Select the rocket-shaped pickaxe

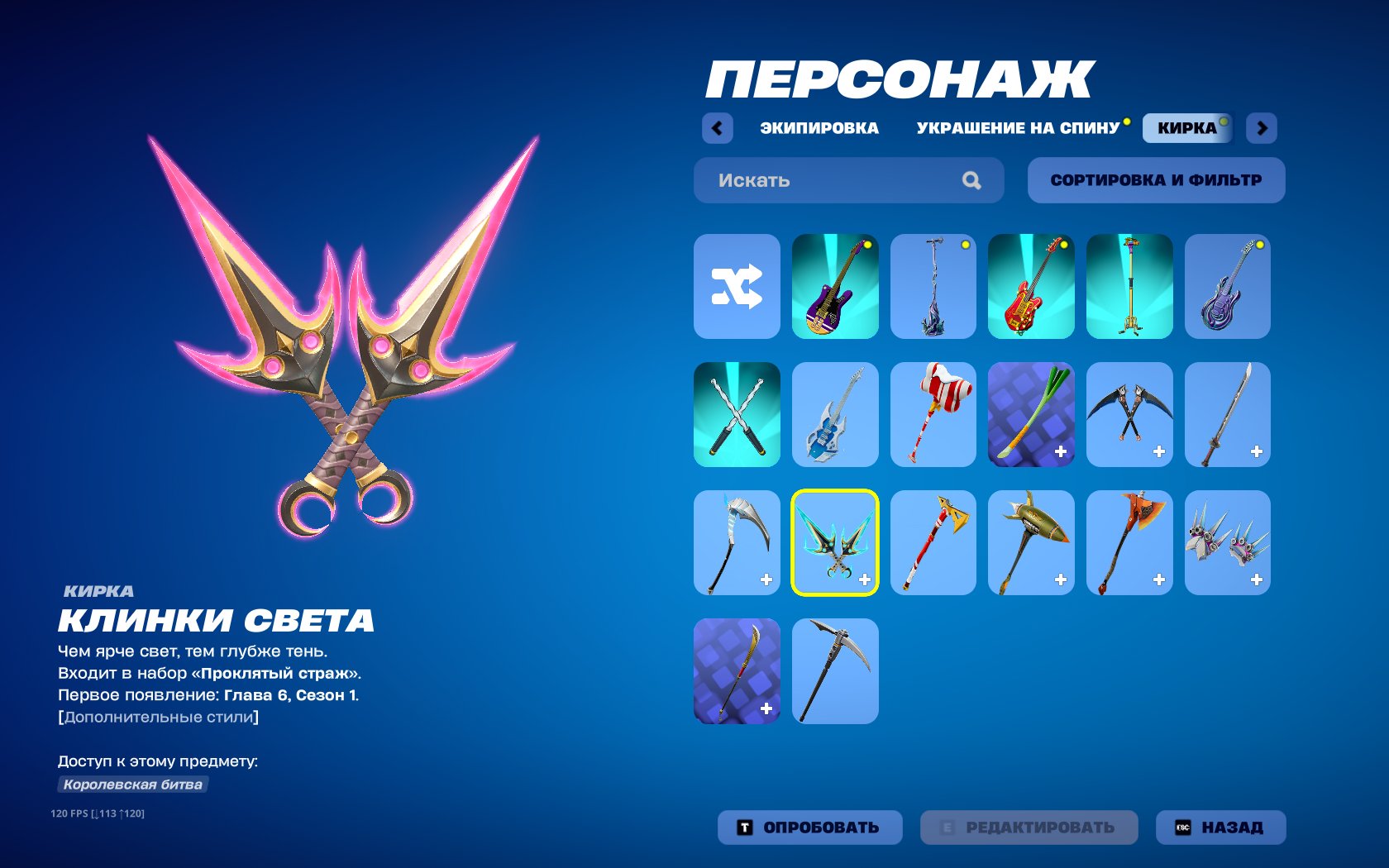coord(1031,541)
